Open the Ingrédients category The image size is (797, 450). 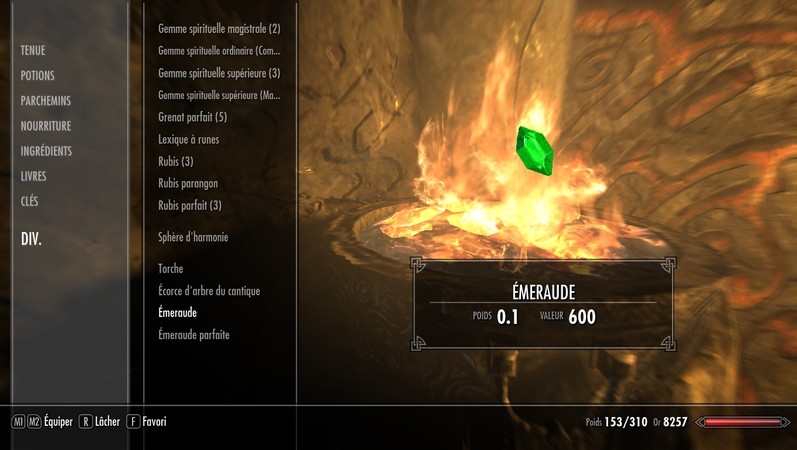pyautogui.click(x=47, y=151)
